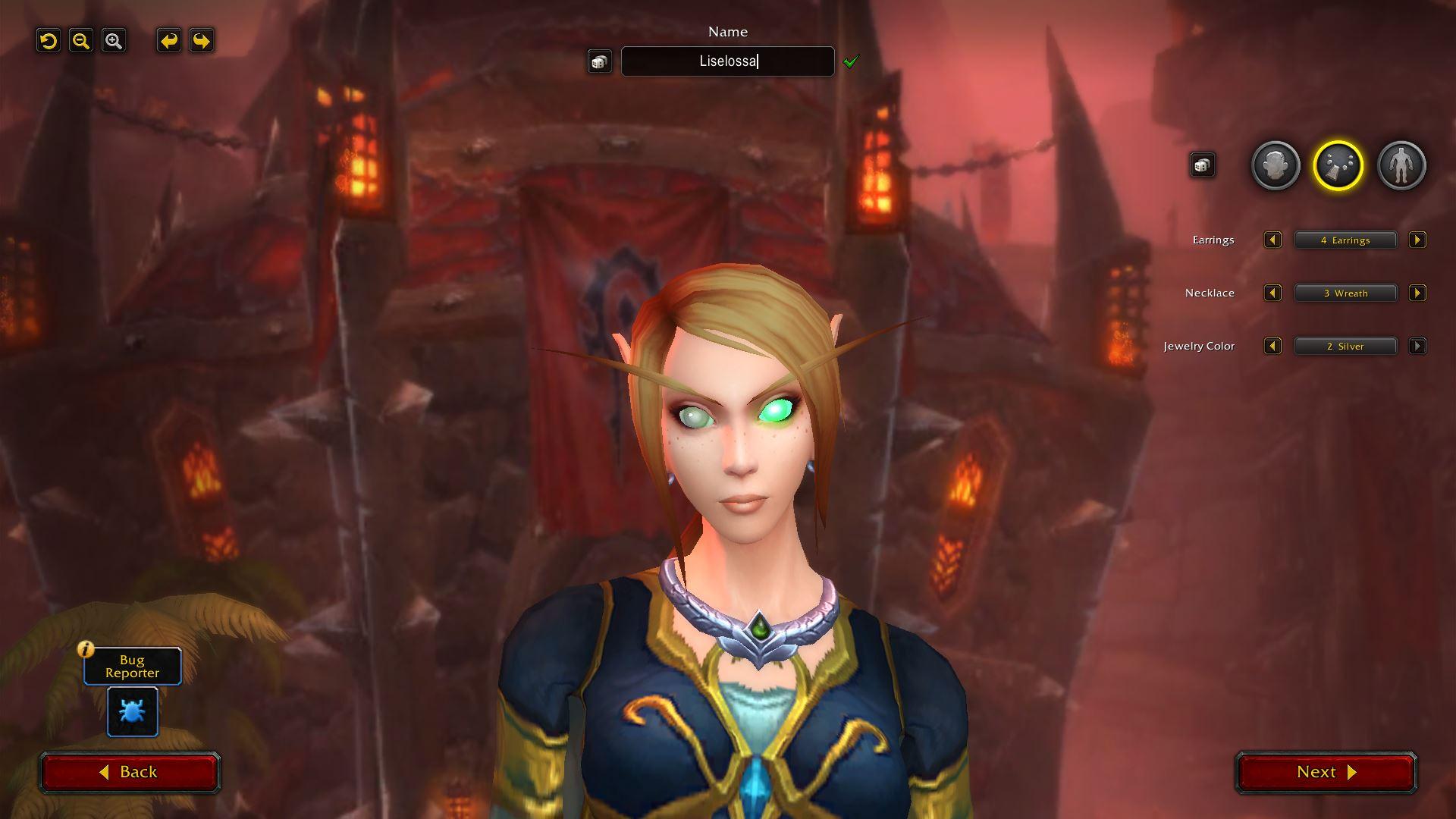The width and height of the screenshot is (1456, 819).
Task: Switch to the face customization tab
Action: click(1276, 165)
